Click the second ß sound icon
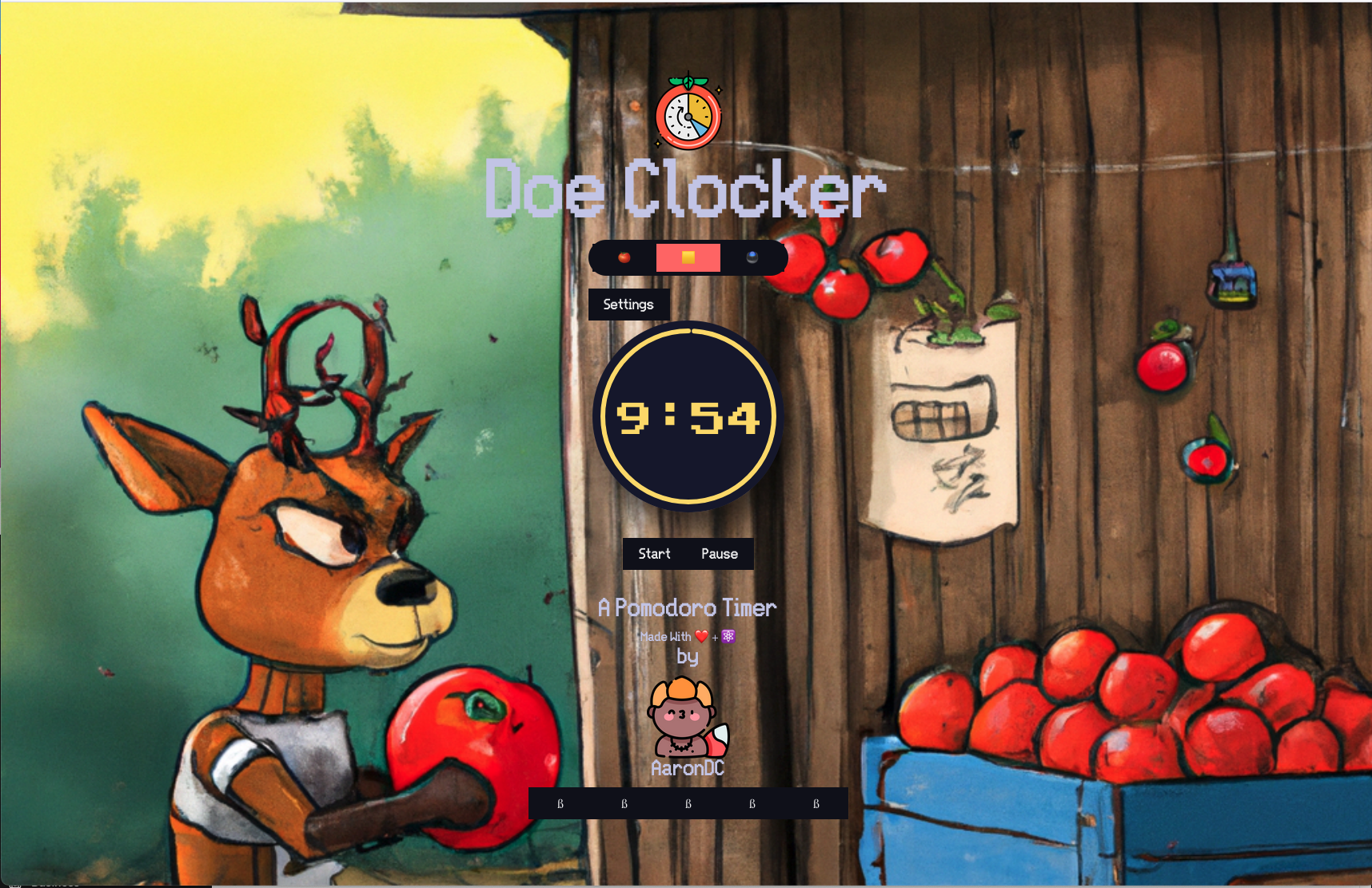This screenshot has height=888, width=1372. (625, 803)
